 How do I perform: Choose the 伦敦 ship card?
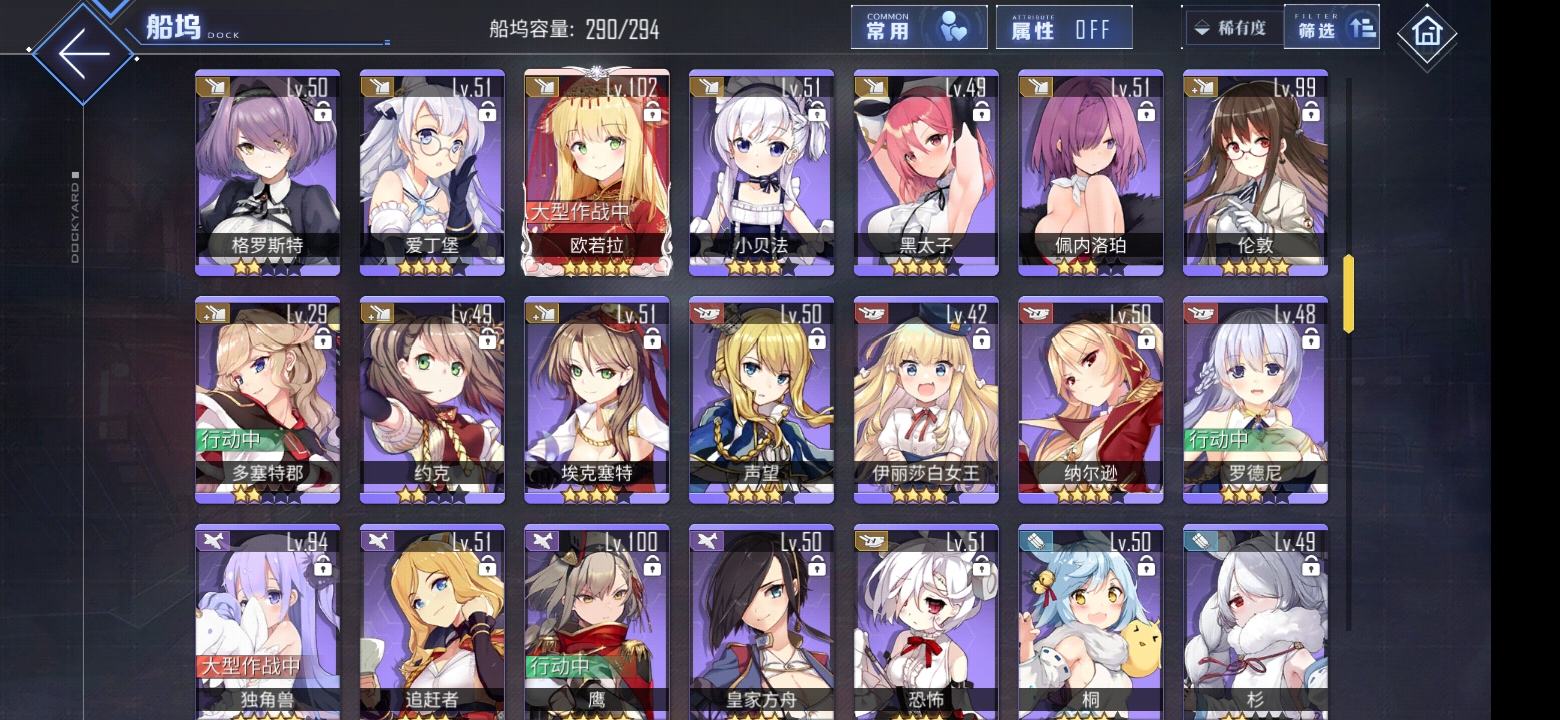[x=1255, y=172]
